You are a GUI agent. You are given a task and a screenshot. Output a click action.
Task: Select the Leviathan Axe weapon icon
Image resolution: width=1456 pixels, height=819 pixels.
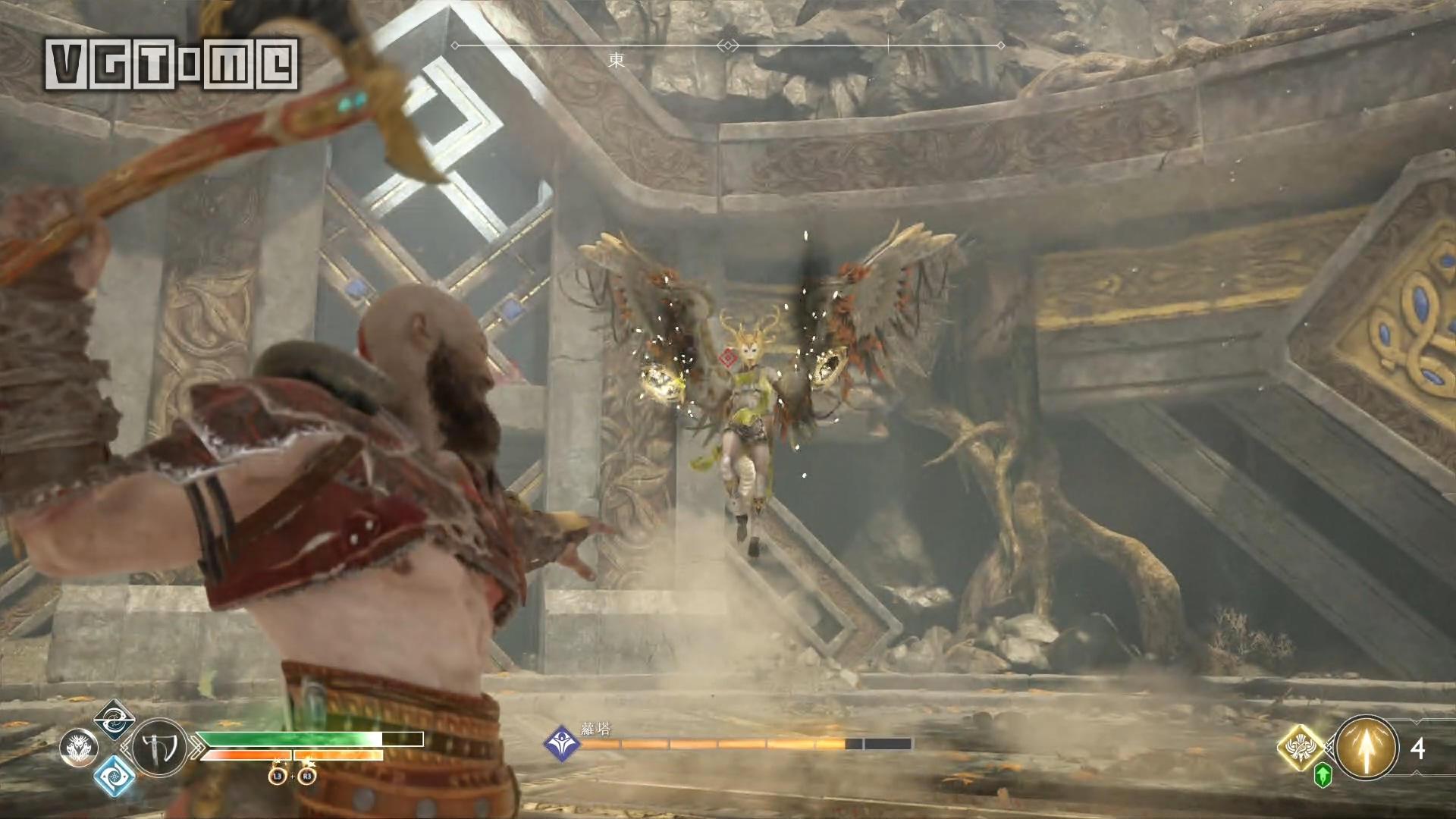[160, 748]
